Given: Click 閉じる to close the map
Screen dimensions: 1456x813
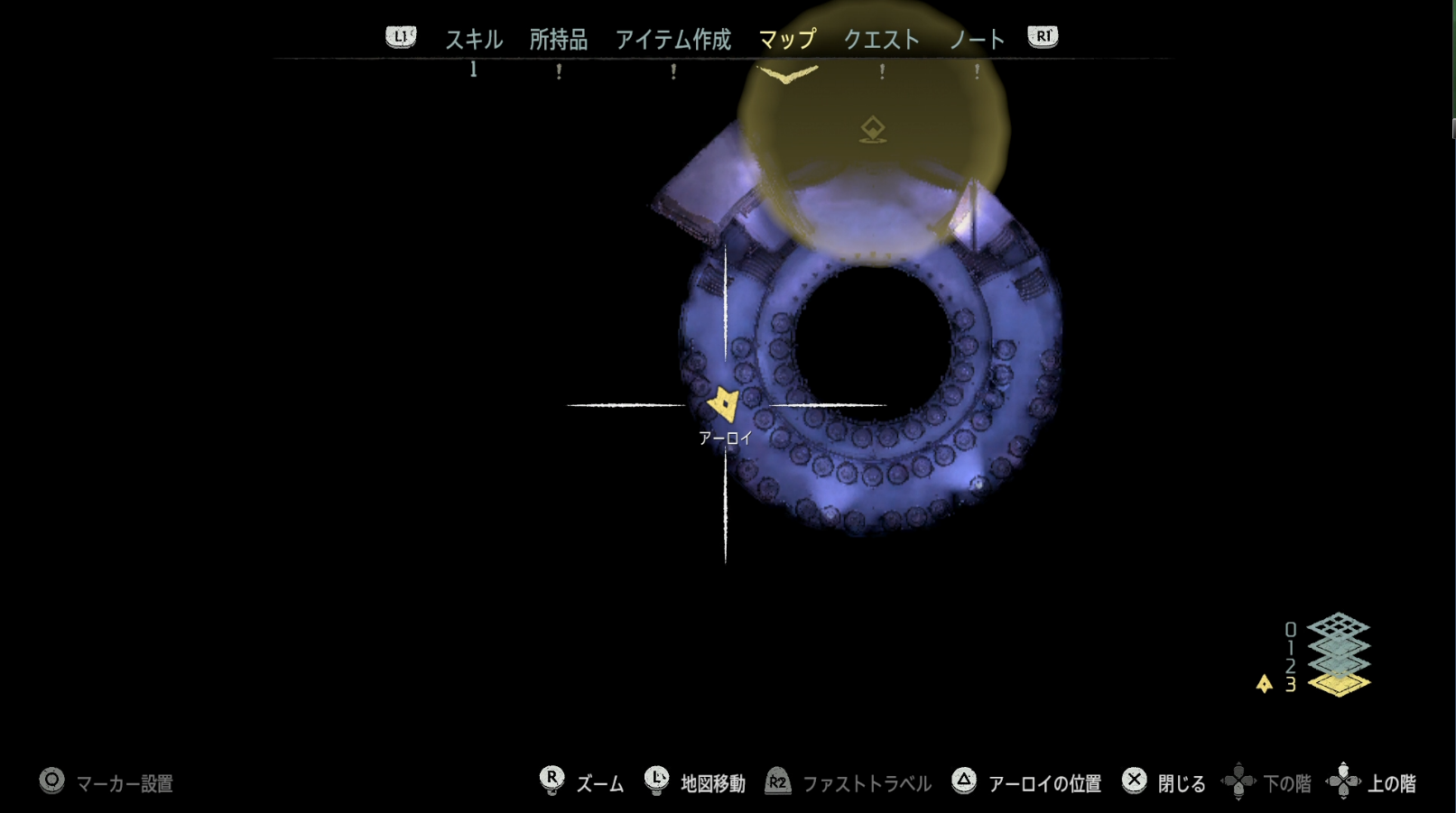Looking at the screenshot, I should tap(1182, 783).
